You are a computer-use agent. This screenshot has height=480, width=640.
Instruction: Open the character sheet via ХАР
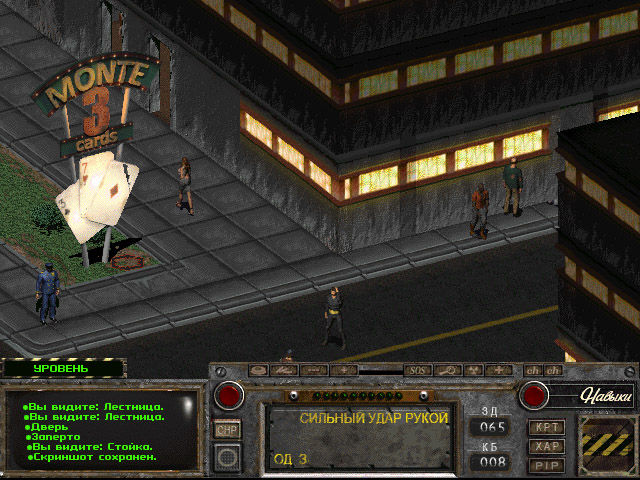548,446
